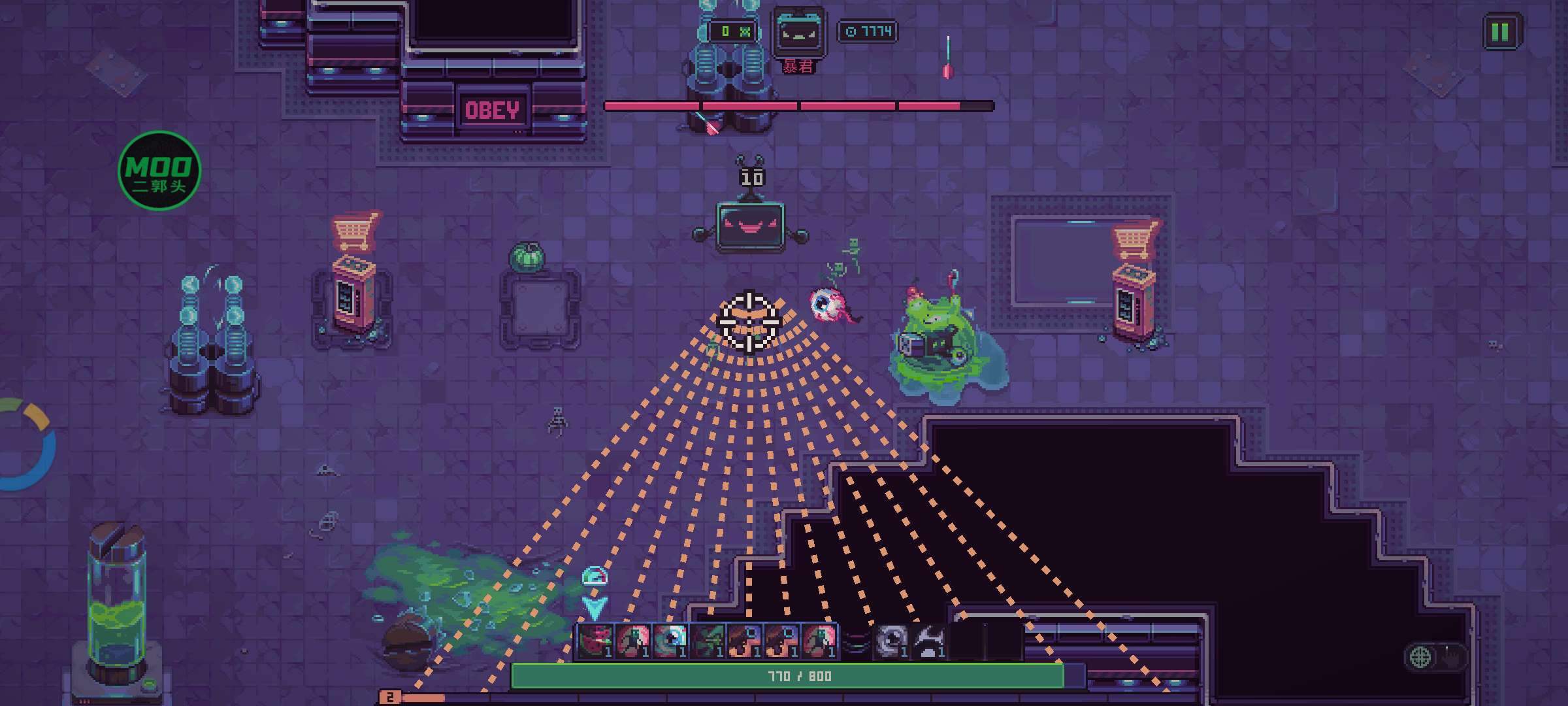Select the grey horned skull slot
1568x706 pixels.
point(928,641)
